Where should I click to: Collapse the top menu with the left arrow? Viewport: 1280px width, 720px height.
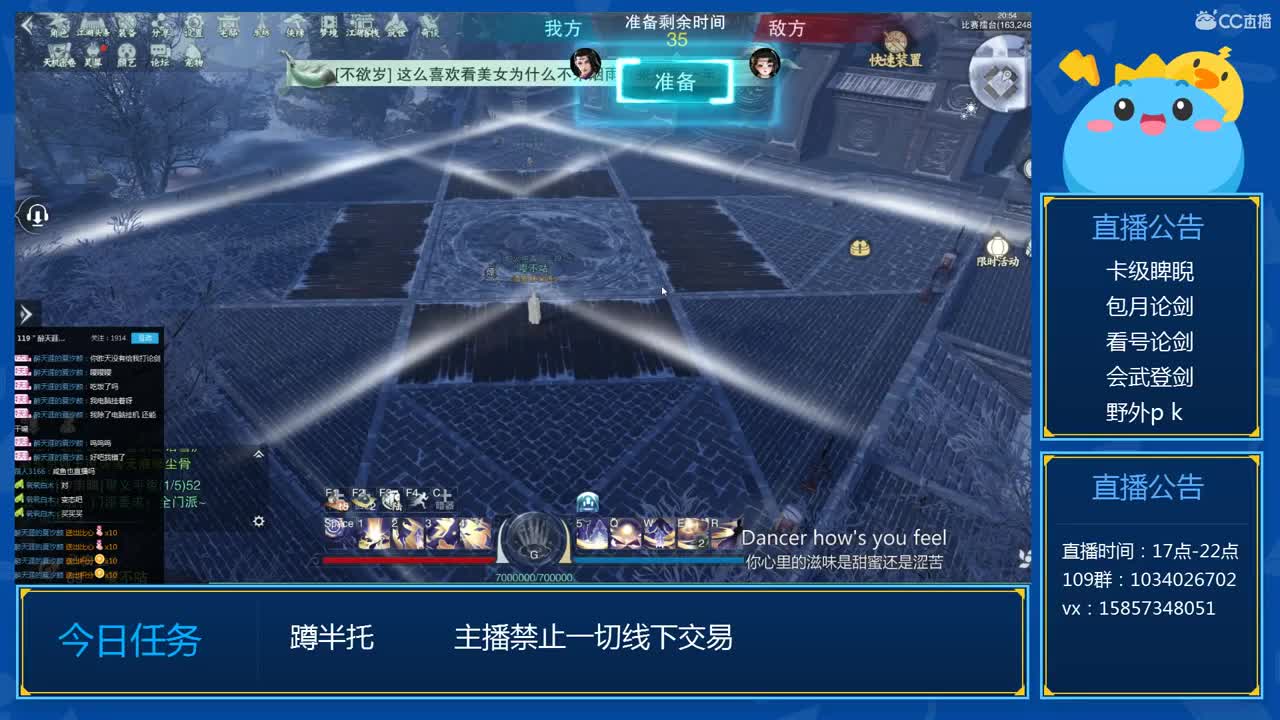(x=25, y=22)
